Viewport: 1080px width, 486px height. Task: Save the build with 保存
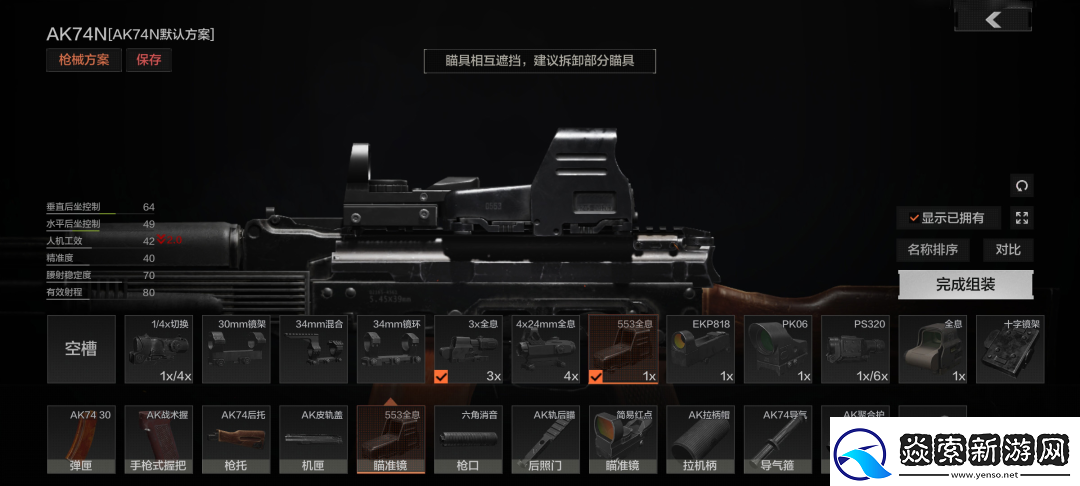[148, 60]
